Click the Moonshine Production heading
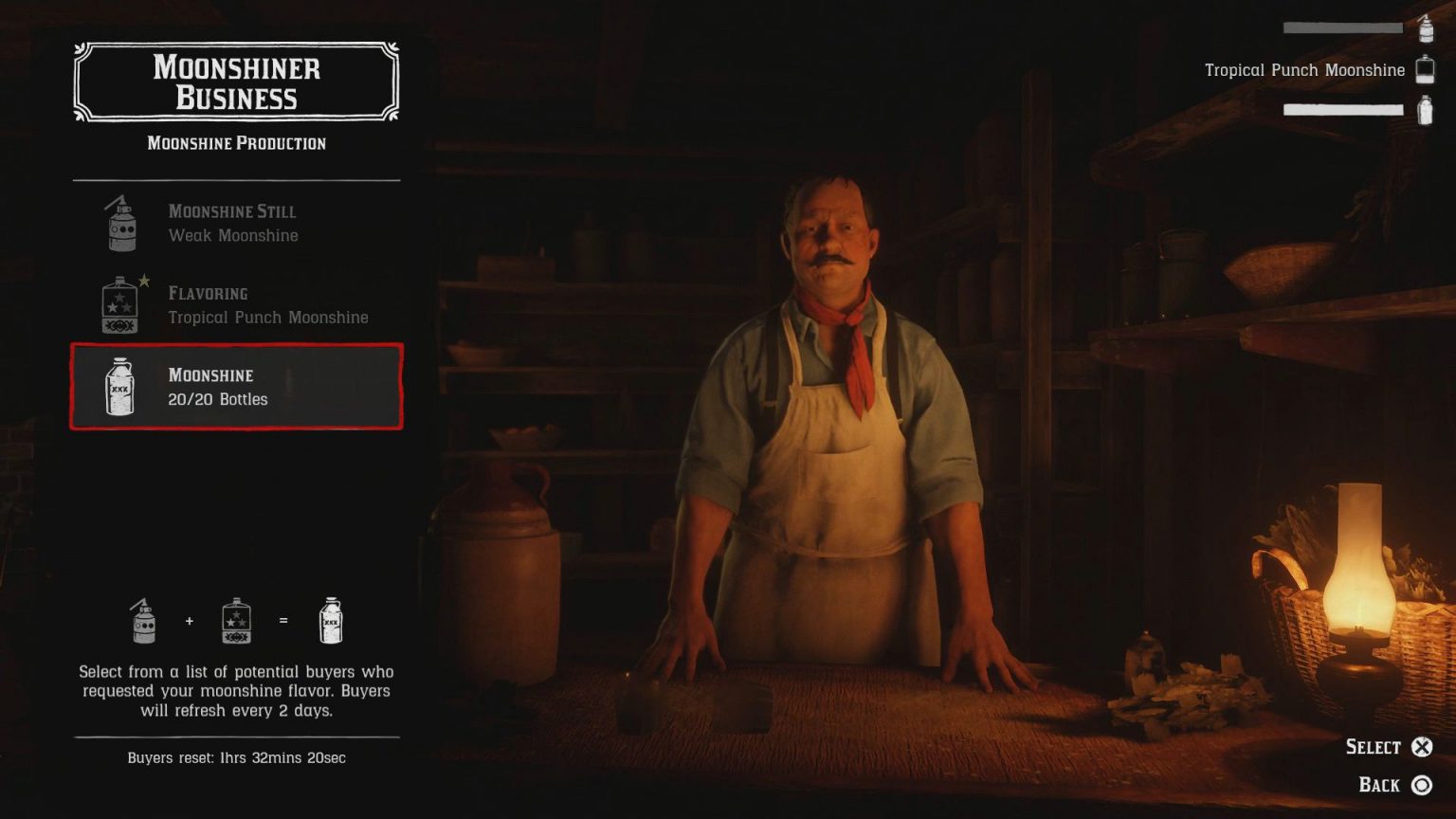Viewport: 1456px width, 819px height. [x=235, y=143]
